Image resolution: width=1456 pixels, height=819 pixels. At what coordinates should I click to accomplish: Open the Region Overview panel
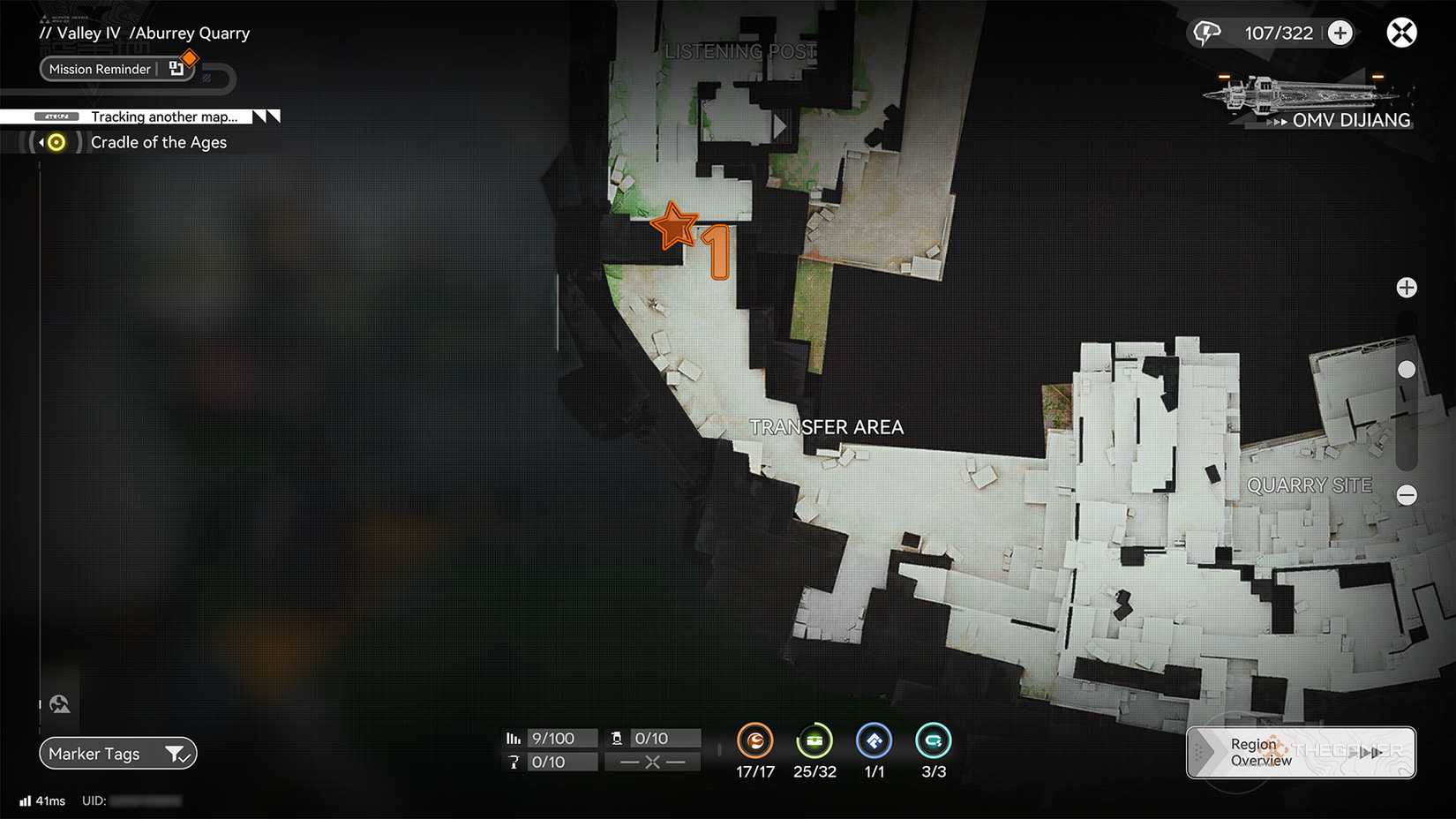tap(1261, 752)
